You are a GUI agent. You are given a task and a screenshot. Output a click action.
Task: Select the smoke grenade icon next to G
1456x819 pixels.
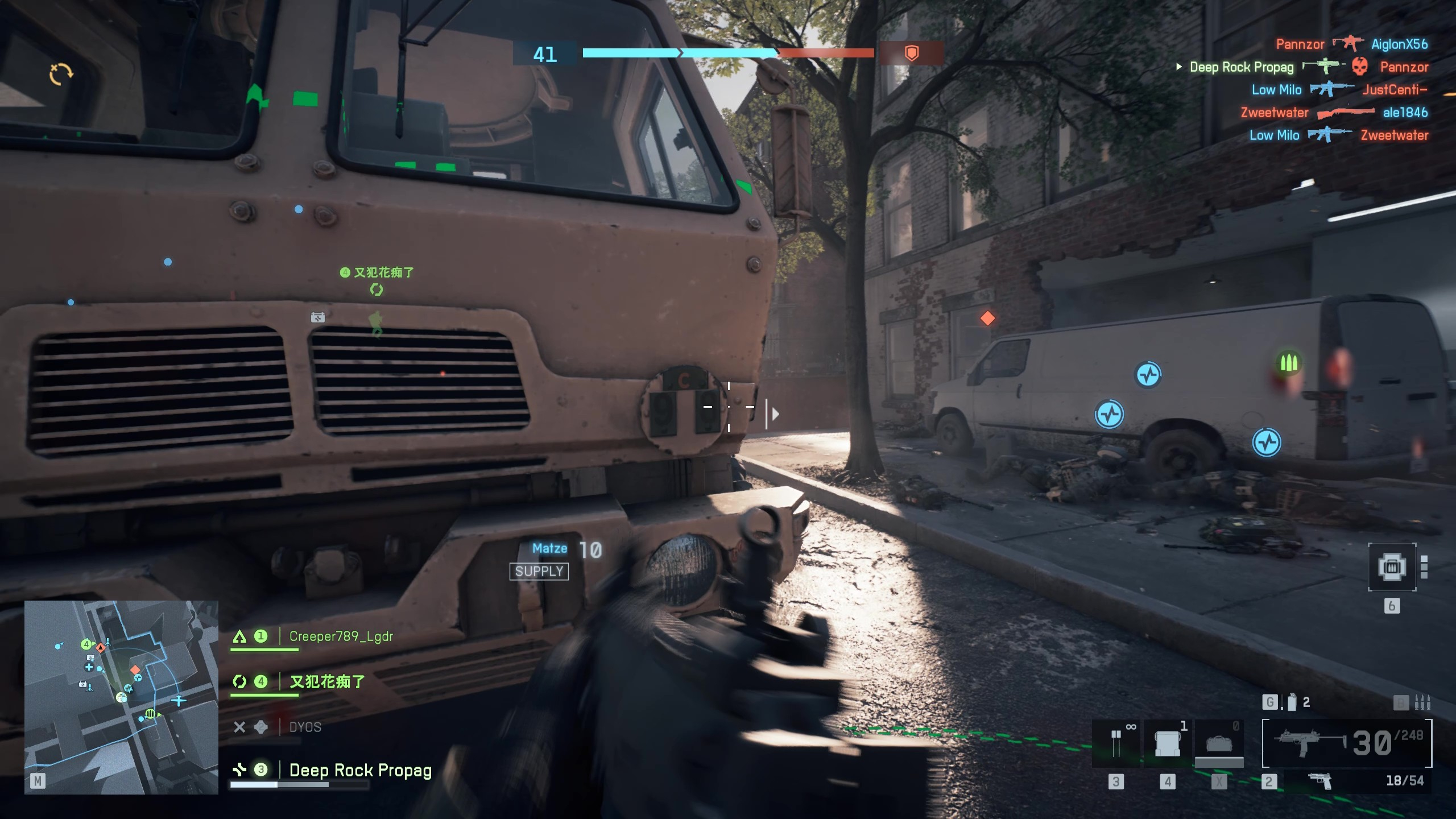1292,702
